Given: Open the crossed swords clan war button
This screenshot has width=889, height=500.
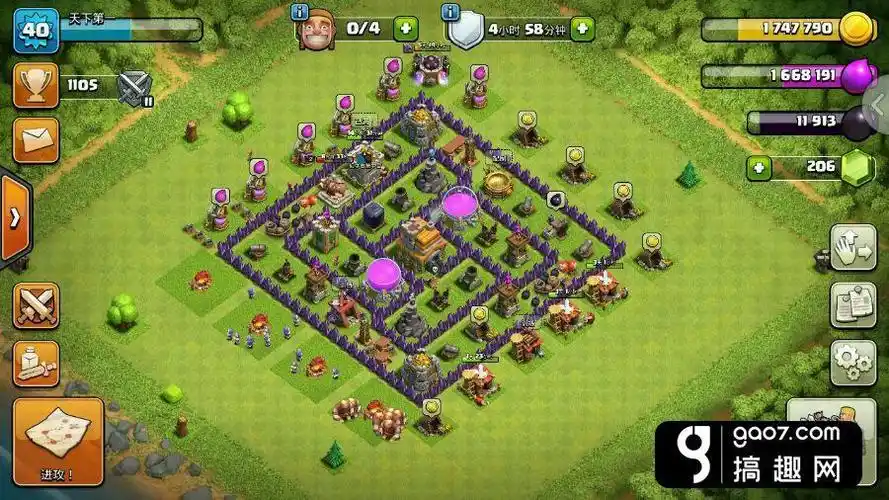Looking at the screenshot, I should pos(35,304).
